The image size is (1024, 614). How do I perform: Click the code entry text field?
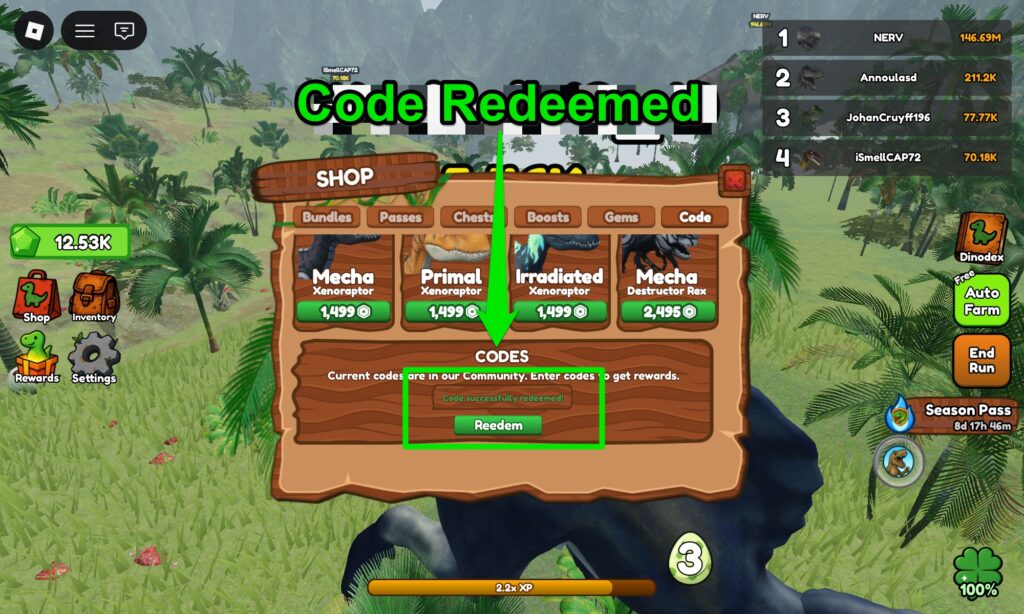click(x=503, y=398)
